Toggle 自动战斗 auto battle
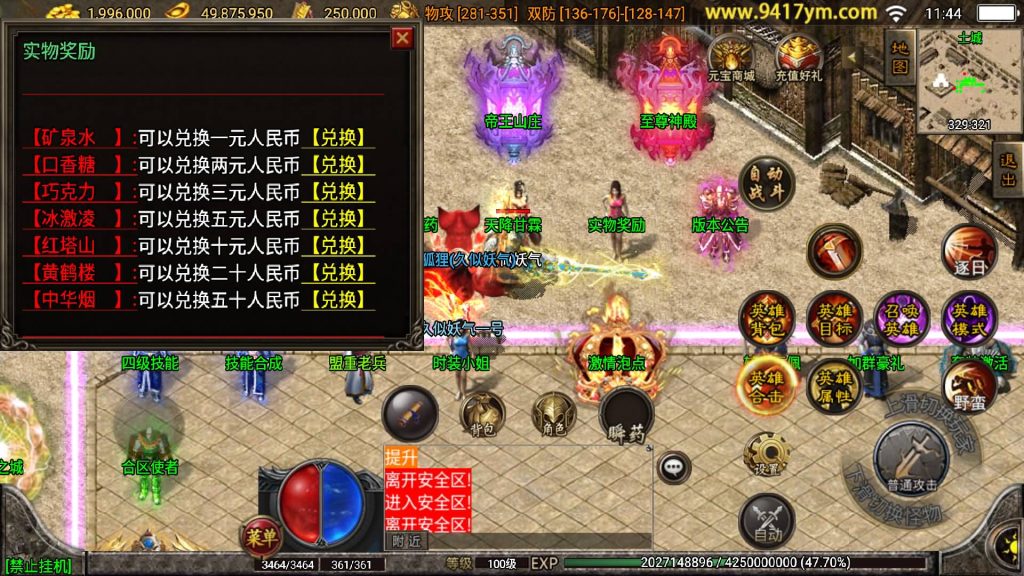The height and width of the screenshot is (576, 1024). tap(766, 183)
